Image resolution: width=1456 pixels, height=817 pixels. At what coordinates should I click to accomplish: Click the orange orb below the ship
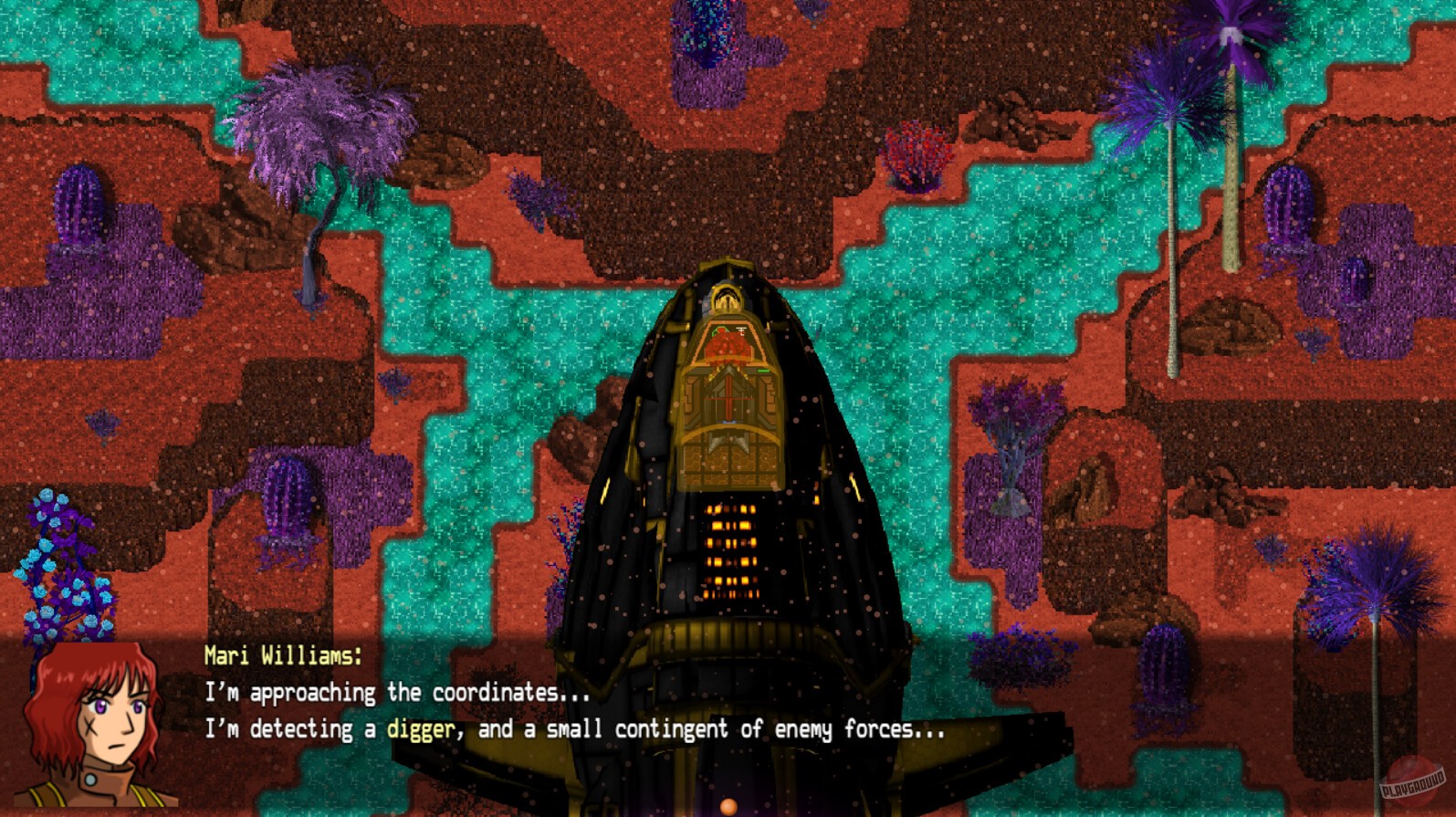click(x=728, y=805)
